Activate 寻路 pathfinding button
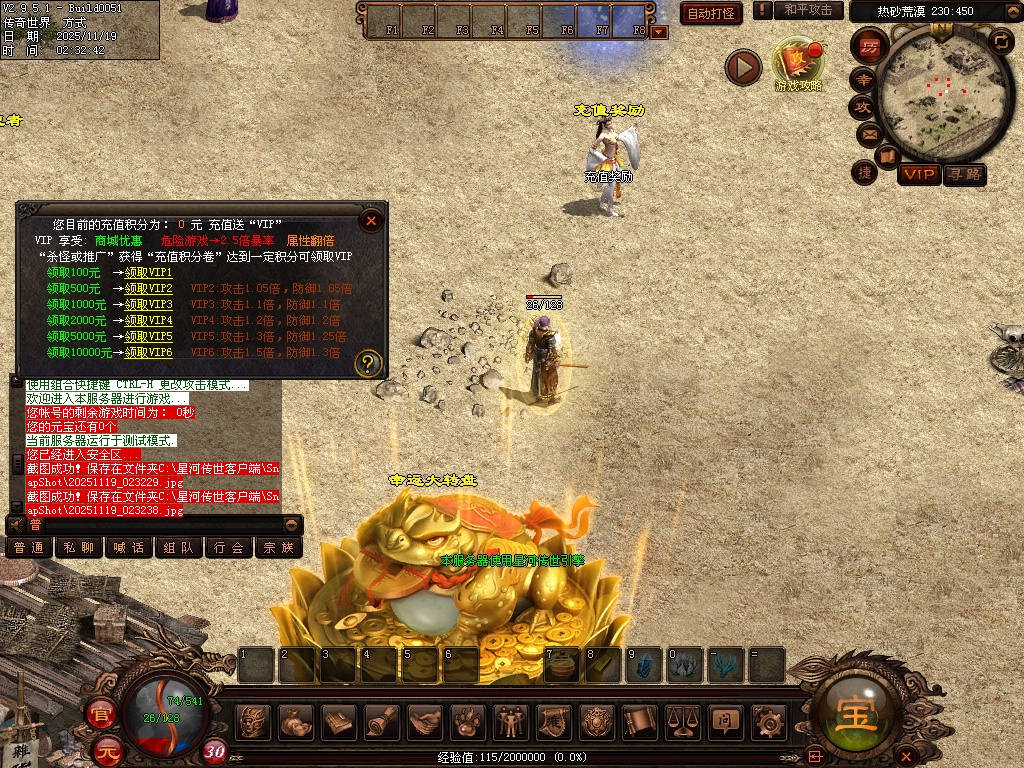The image size is (1024, 768). [964, 174]
